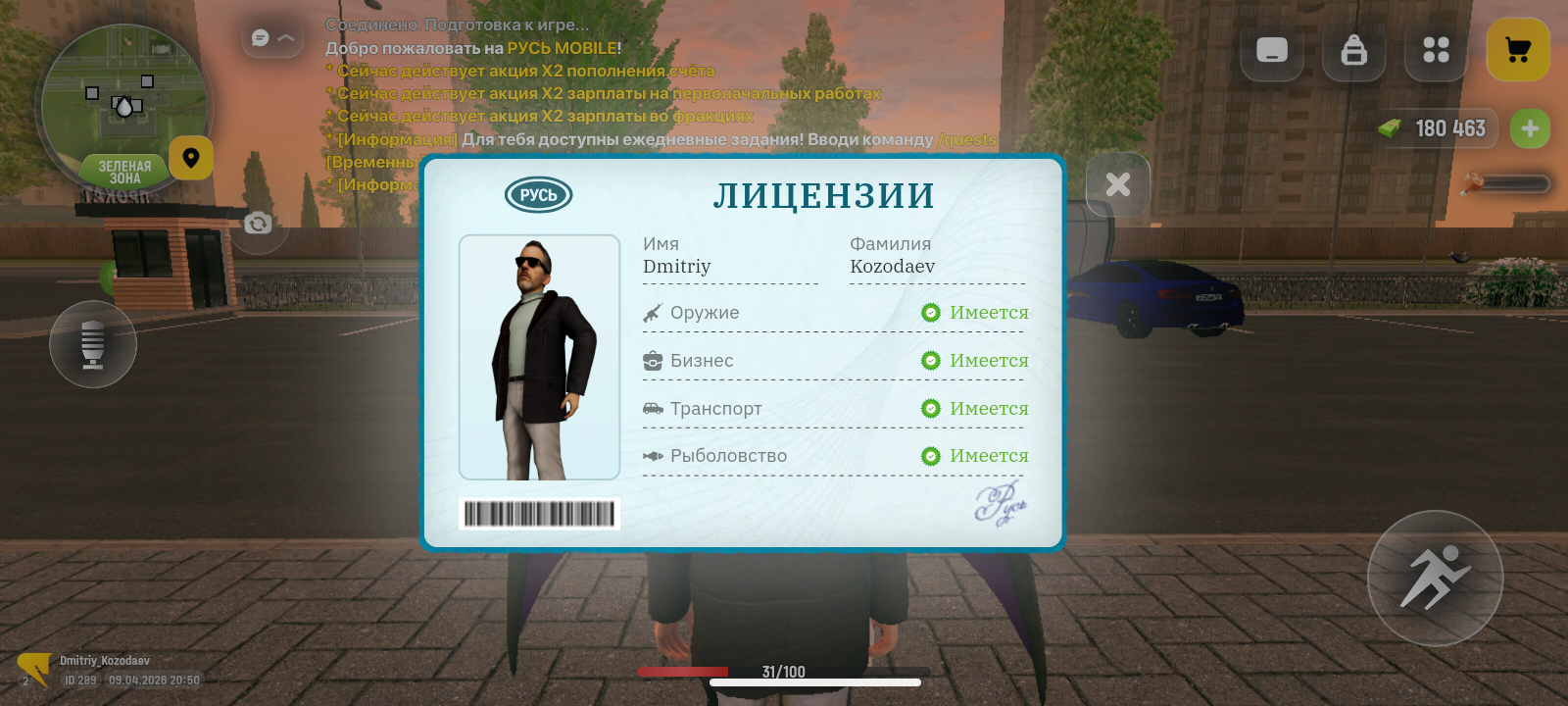Viewport: 1568px width, 706px height.
Task: Switch view using the camera icon
Action: click(x=258, y=224)
